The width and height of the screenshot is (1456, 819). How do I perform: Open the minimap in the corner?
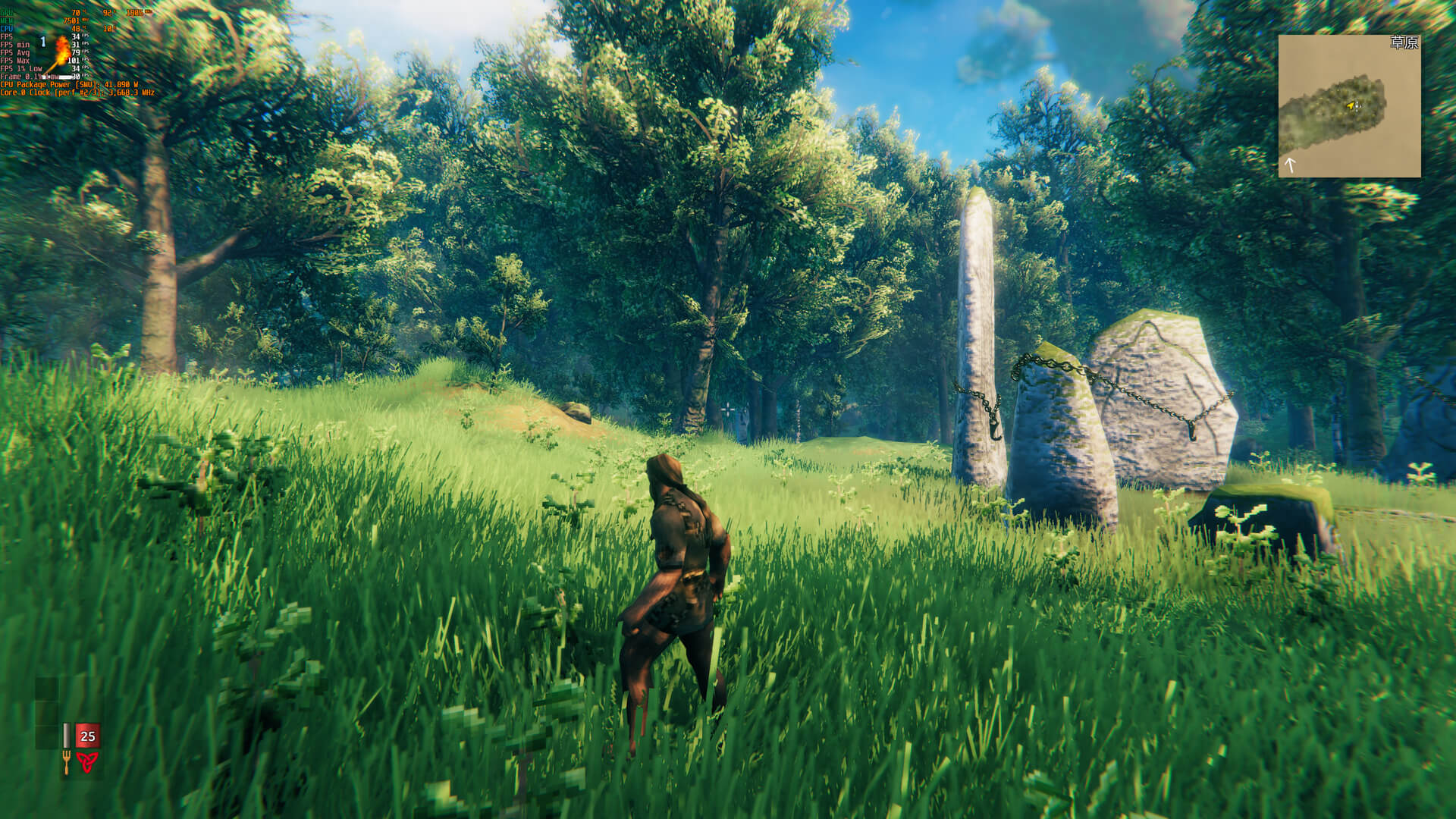[1349, 105]
